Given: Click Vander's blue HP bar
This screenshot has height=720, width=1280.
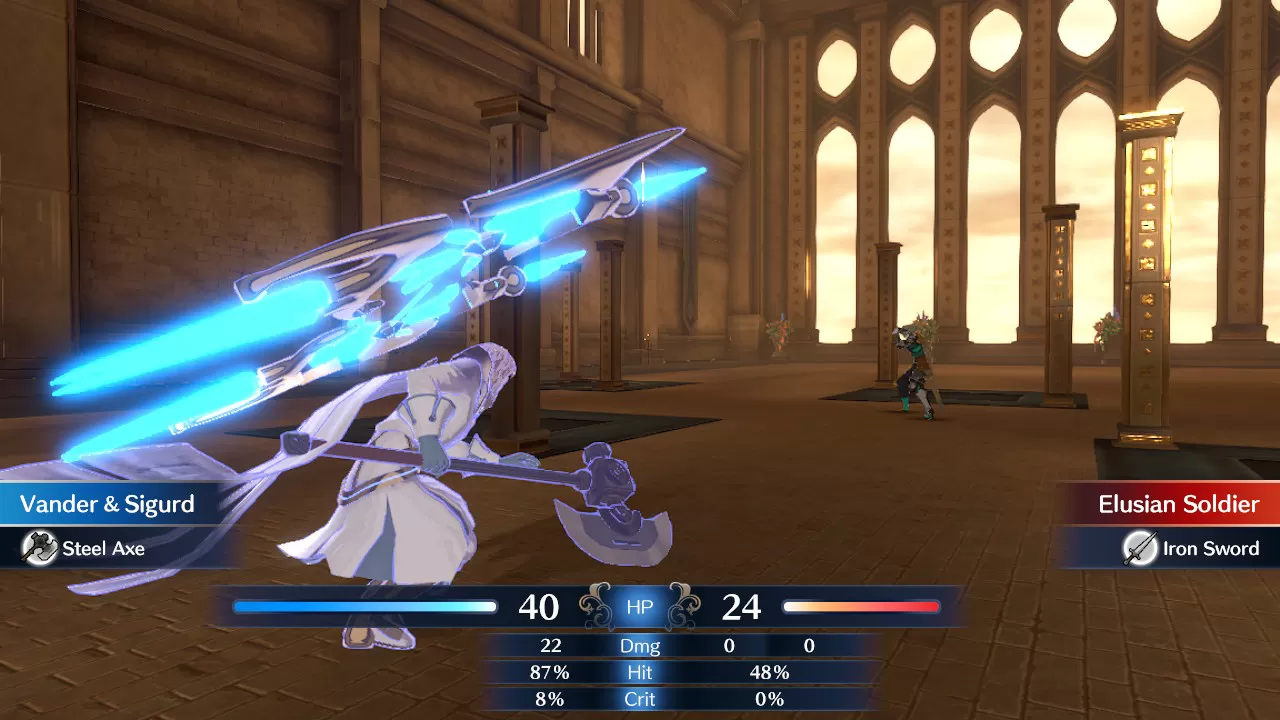Looking at the screenshot, I should coord(364,606).
